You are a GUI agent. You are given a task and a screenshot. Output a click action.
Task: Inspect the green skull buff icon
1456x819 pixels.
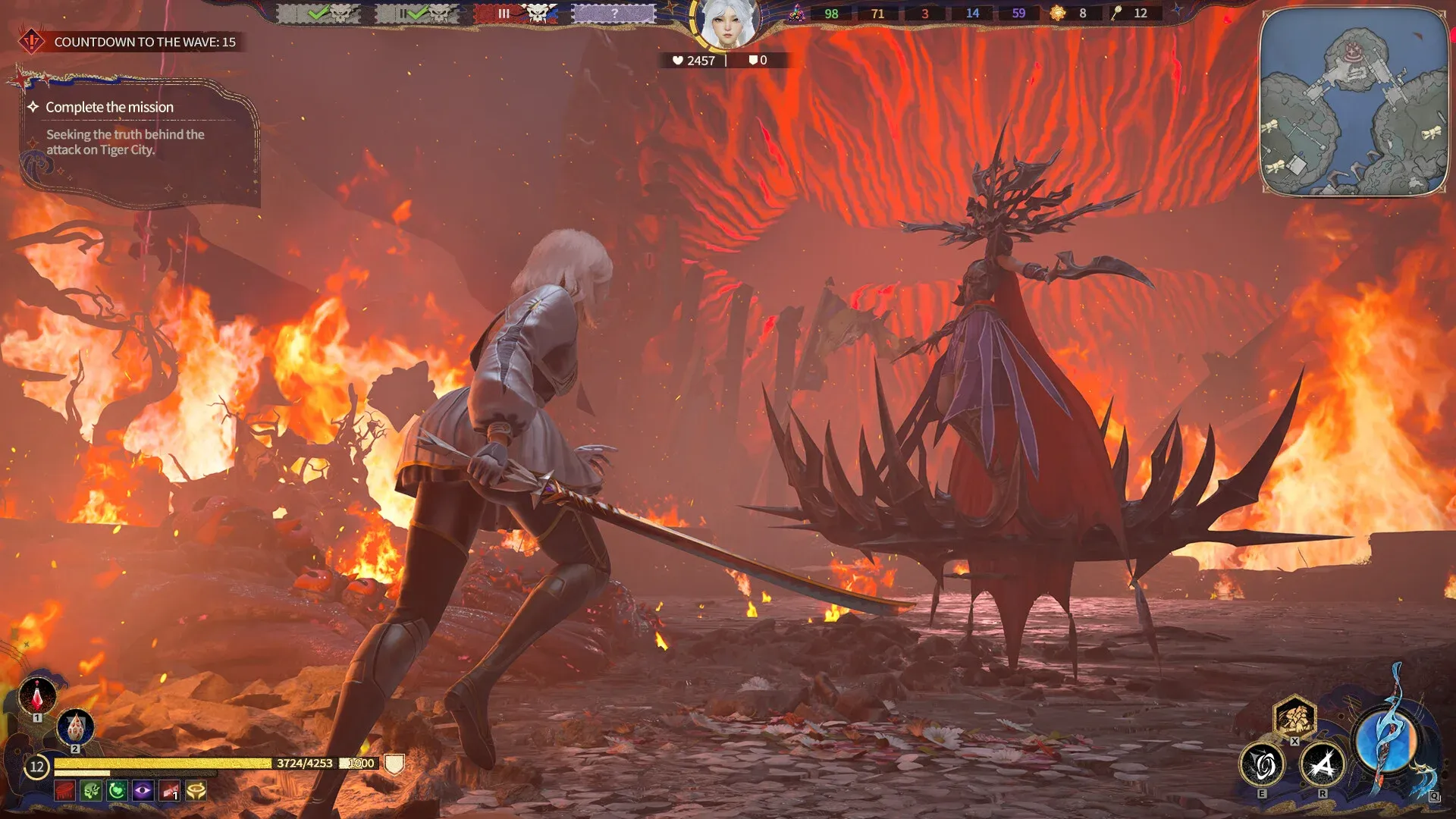[91, 791]
